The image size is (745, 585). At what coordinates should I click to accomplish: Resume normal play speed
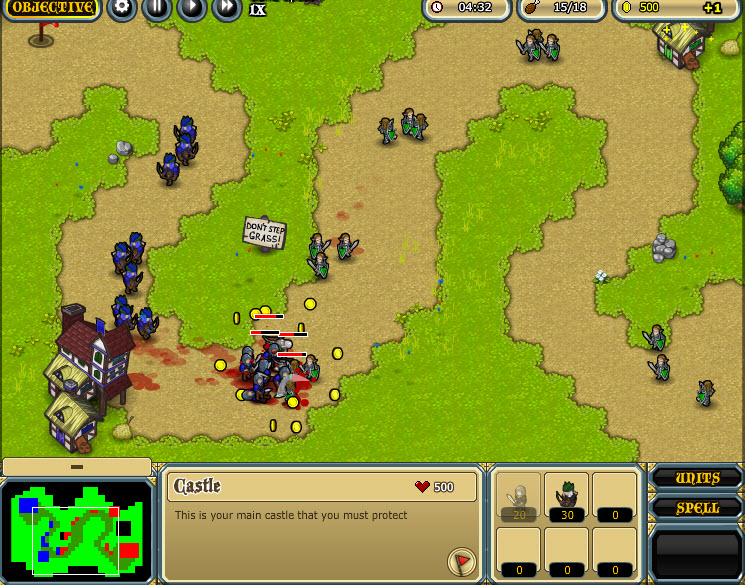point(191,9)
